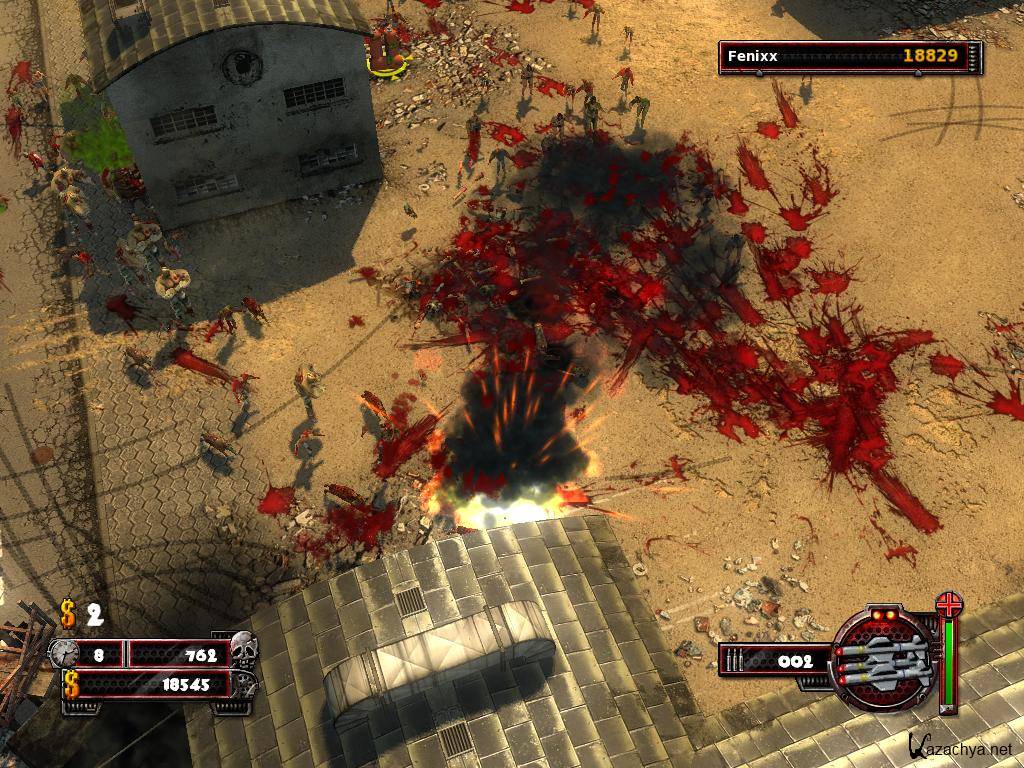Click the skull kill counter icon

(243, 648)
